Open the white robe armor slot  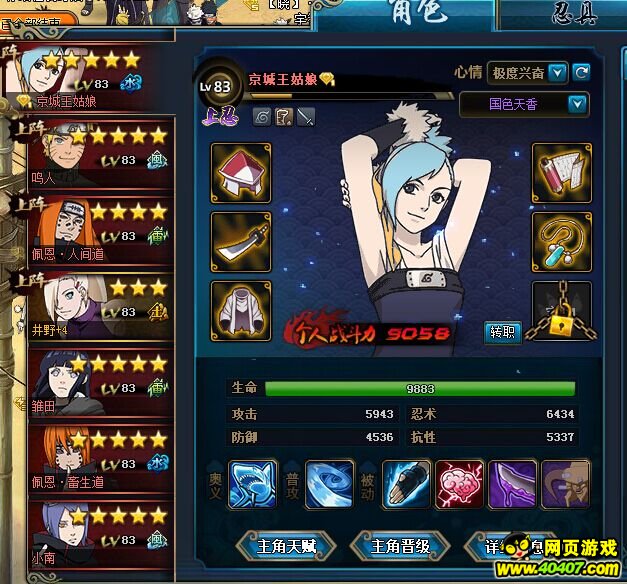[x=240, y=310]
